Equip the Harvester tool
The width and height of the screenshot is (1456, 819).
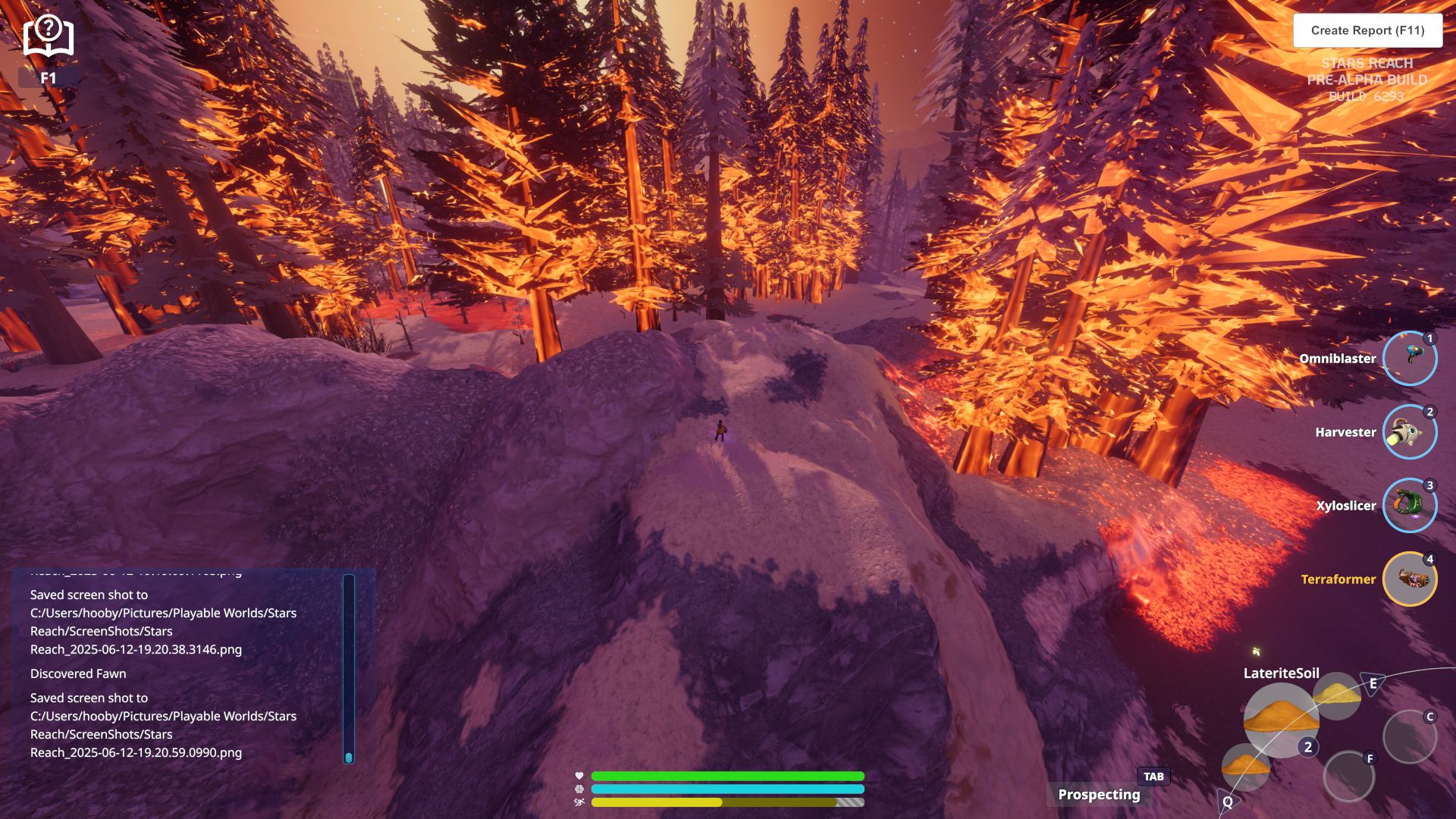[x=1409, y=431]
